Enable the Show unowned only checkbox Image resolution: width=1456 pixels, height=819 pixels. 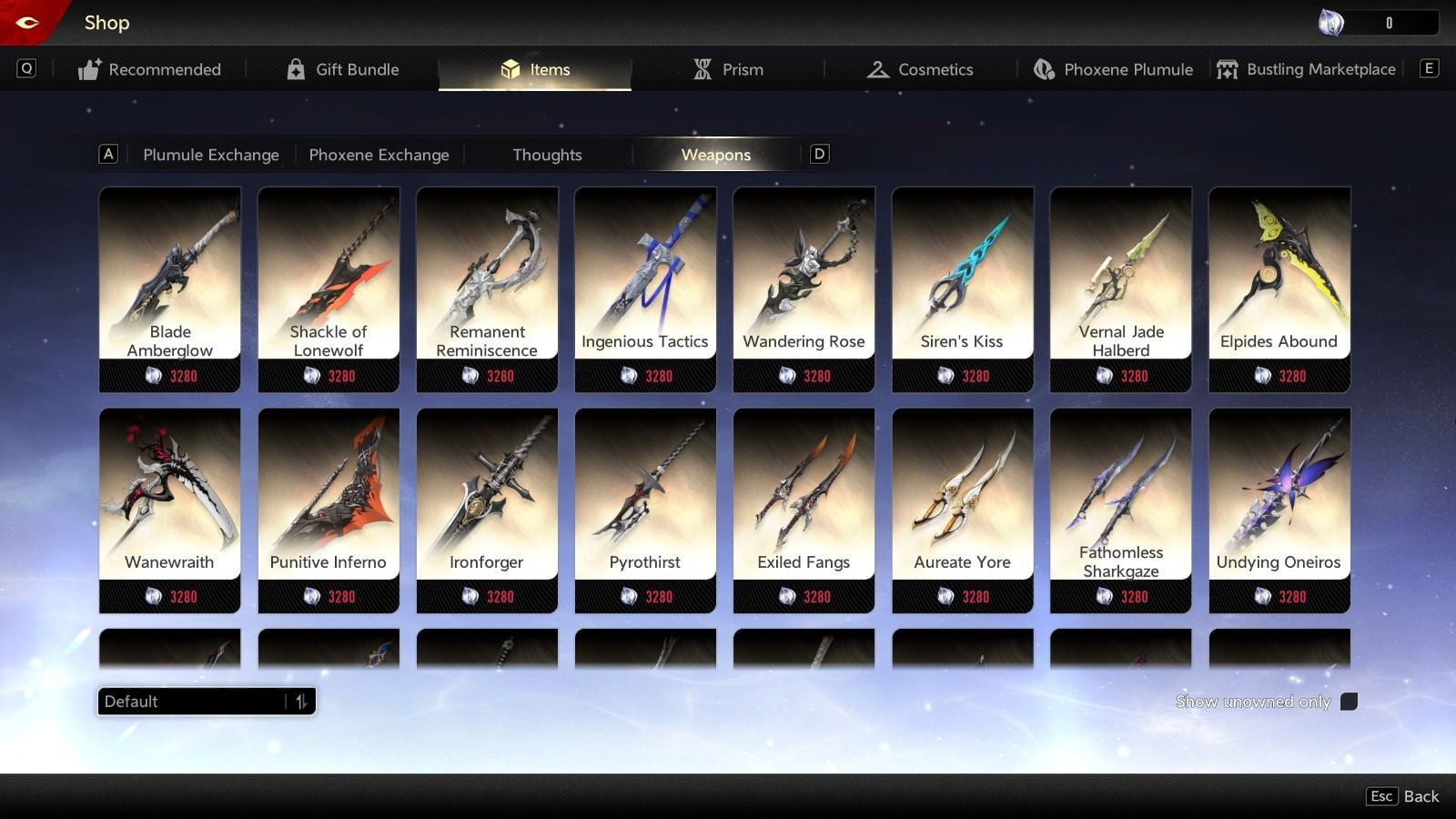click(1350, 701)
